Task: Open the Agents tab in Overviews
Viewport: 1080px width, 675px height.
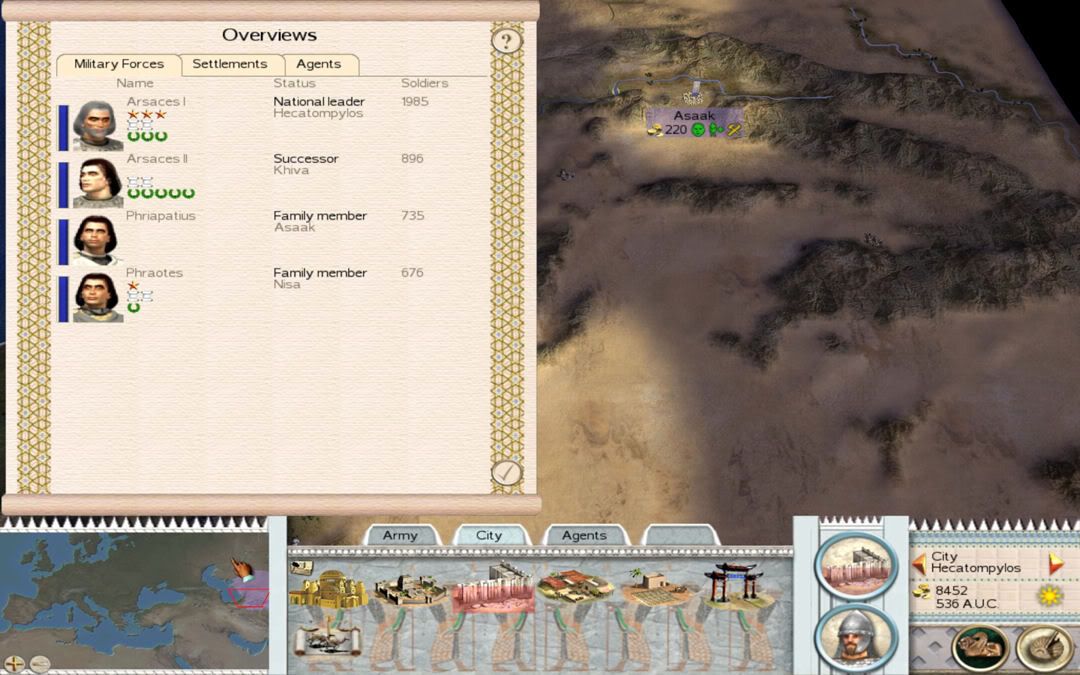Action: click(x=319, y=64)
